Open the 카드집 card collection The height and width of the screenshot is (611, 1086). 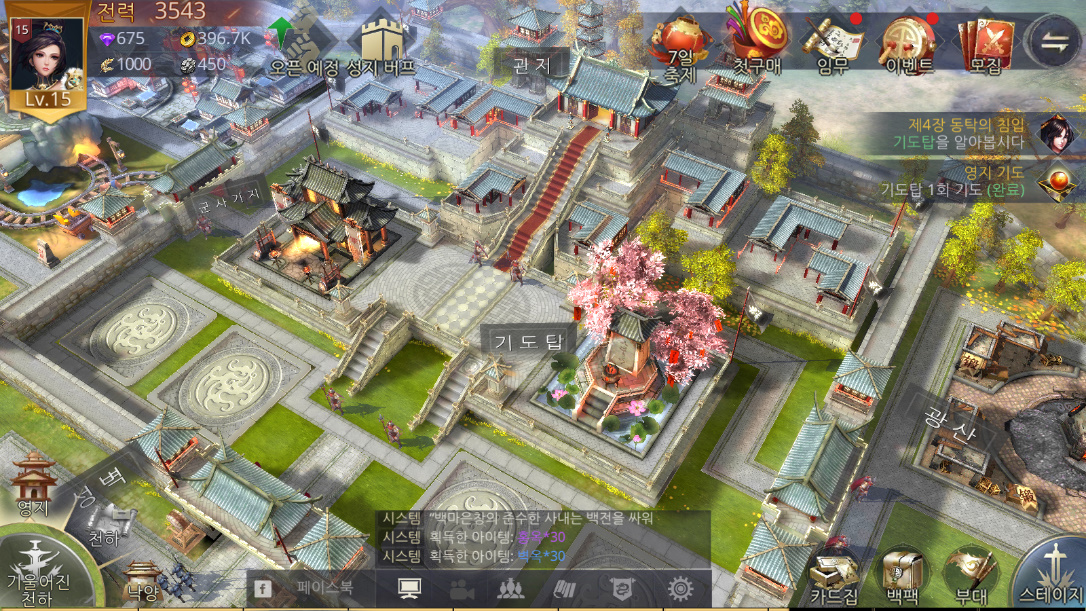(834, 577)
